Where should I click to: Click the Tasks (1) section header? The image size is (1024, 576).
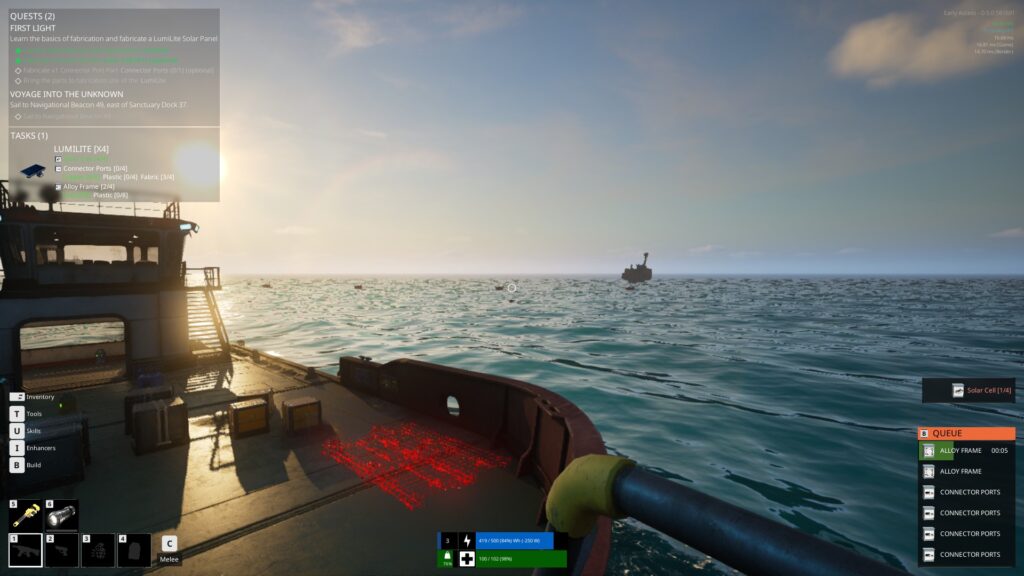pyautogui.click(x=29, y=135)
